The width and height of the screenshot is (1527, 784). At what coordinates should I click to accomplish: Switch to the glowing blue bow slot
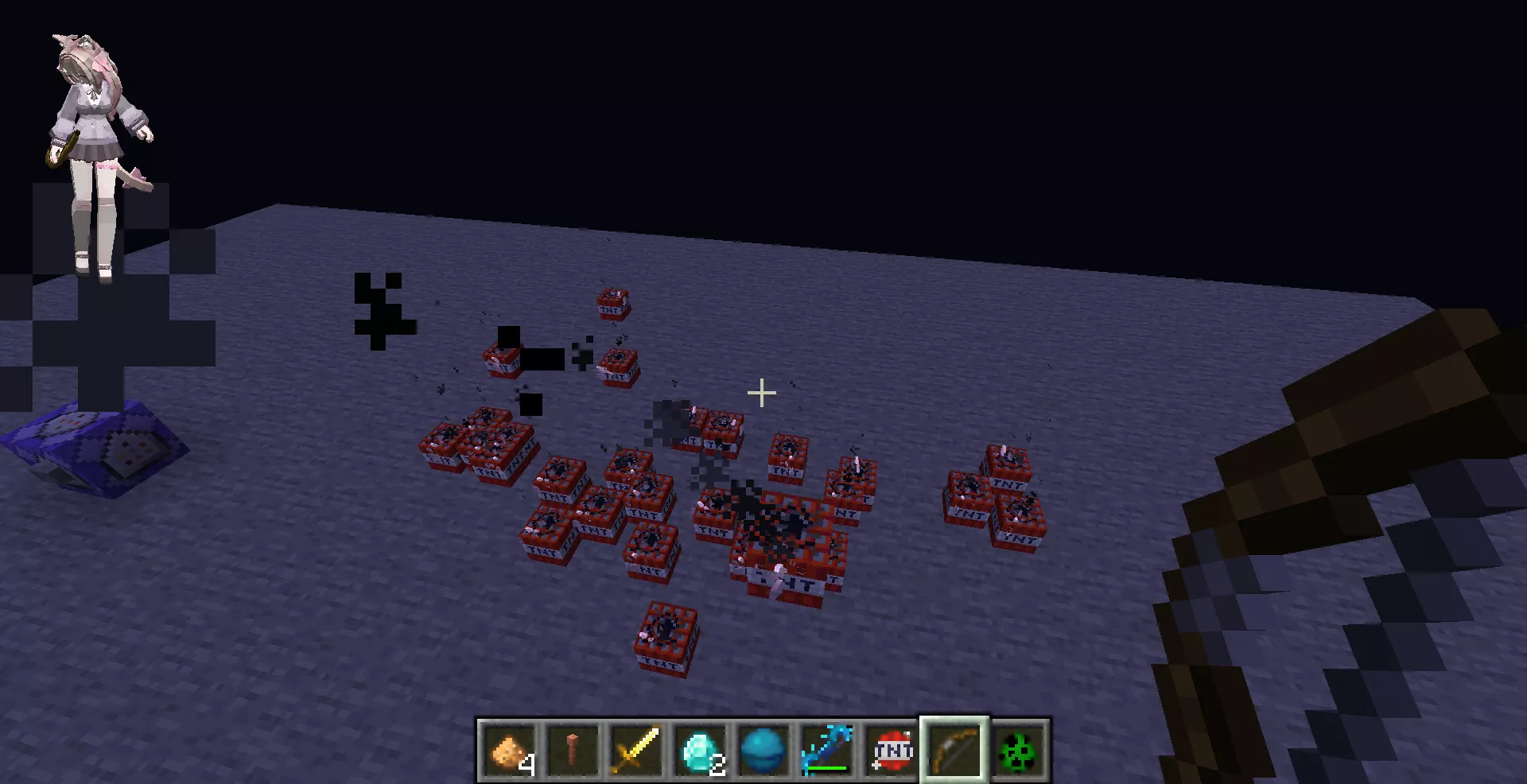(827, 750)
